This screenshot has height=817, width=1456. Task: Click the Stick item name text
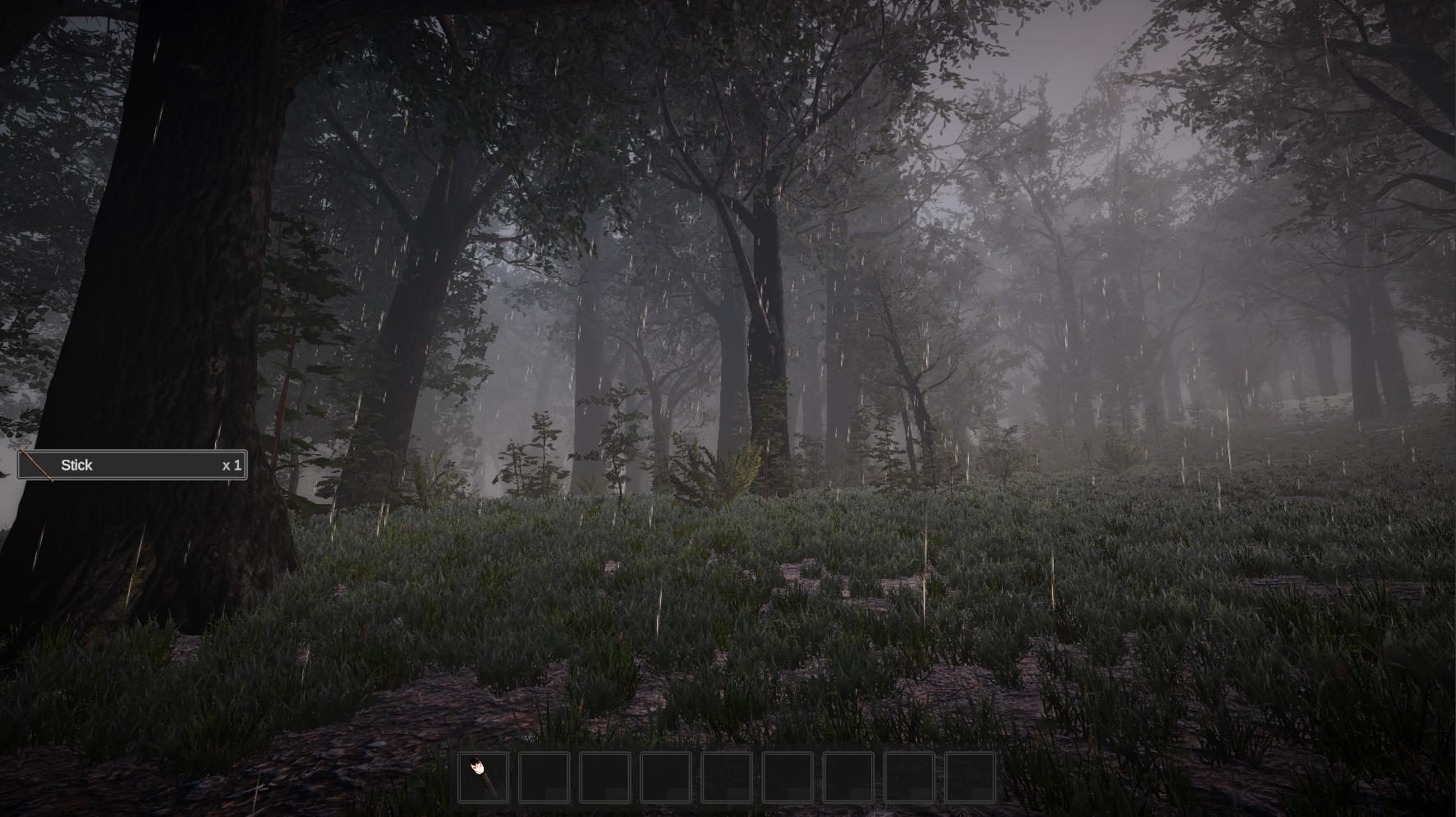[76, 465]
